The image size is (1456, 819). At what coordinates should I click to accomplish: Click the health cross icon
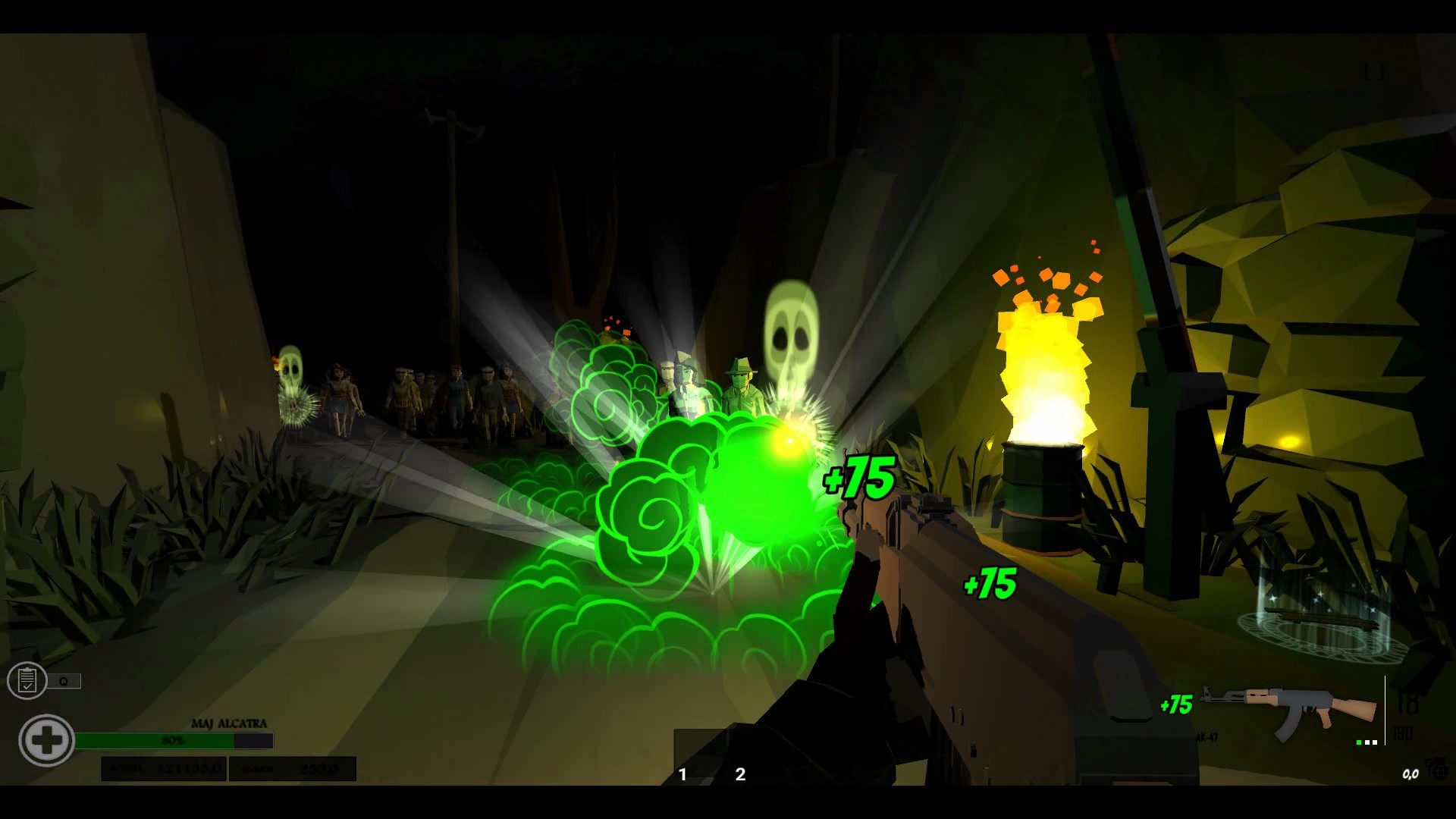(47, 739)
